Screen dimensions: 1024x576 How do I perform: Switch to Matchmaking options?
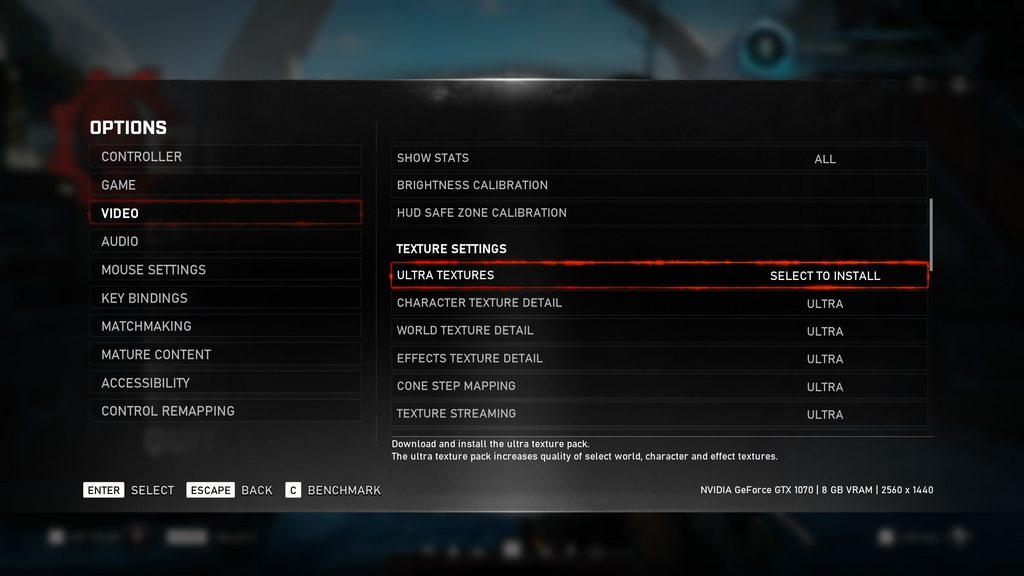click(225, 326)
